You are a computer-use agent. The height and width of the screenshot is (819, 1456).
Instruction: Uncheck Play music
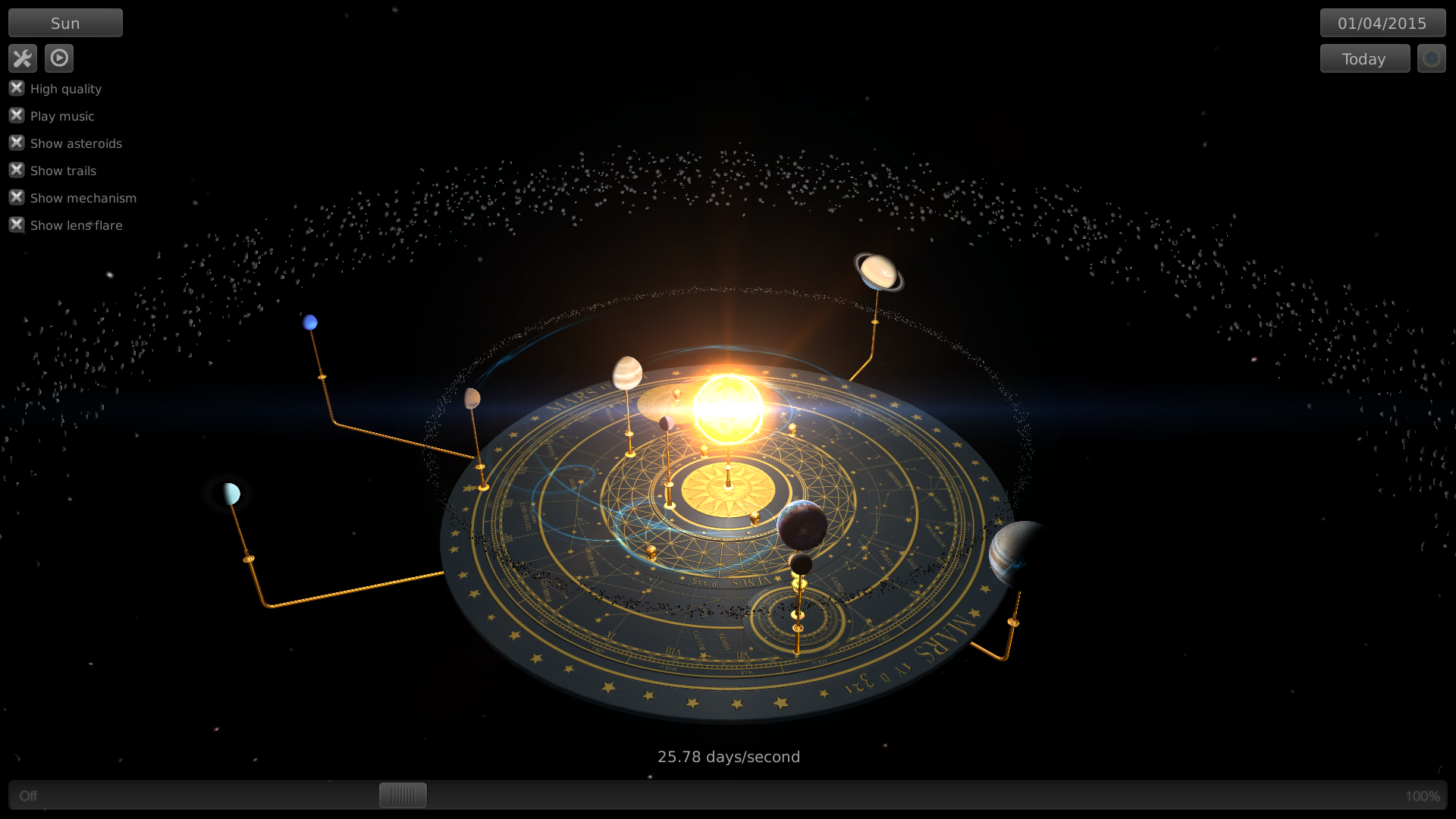pyautogui.click(x=17, y=115)
